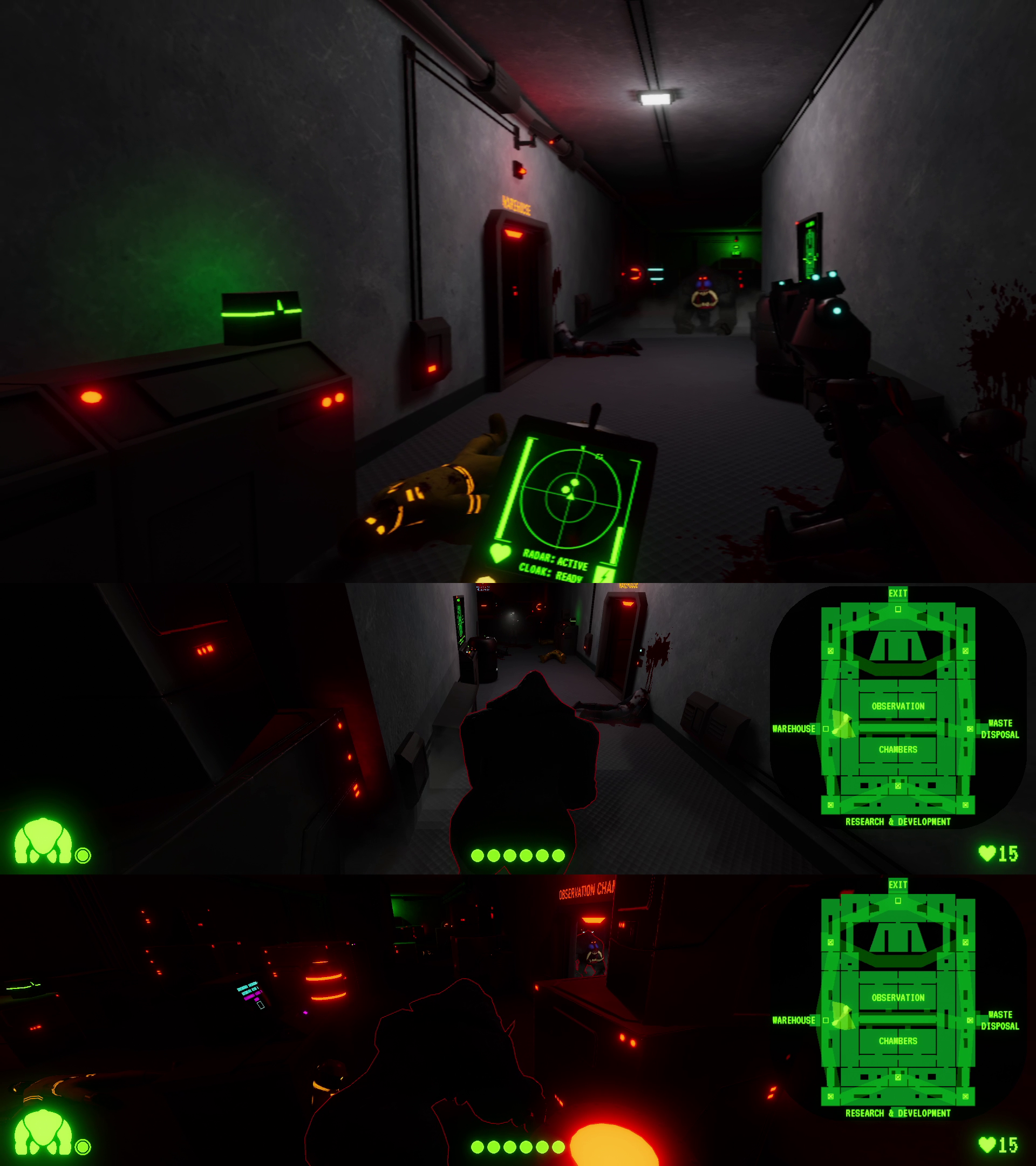Click the heart icon on the radar handheld
This screenshot has height=1166, width=1036.
click(501, 553)
